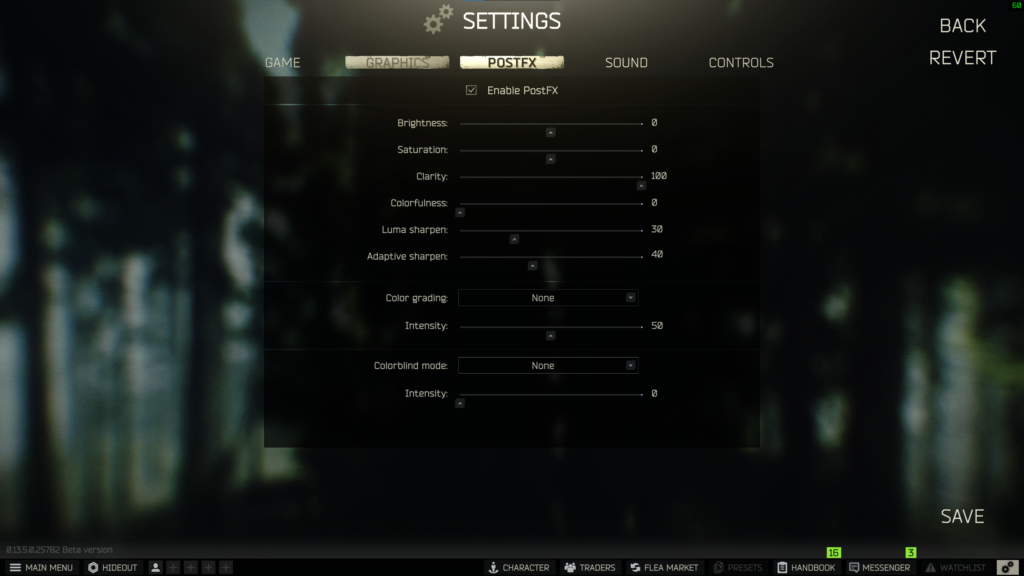Open the Controls settings tab
This screenshot has height=576, width=1024.
[x=741, y=63]
